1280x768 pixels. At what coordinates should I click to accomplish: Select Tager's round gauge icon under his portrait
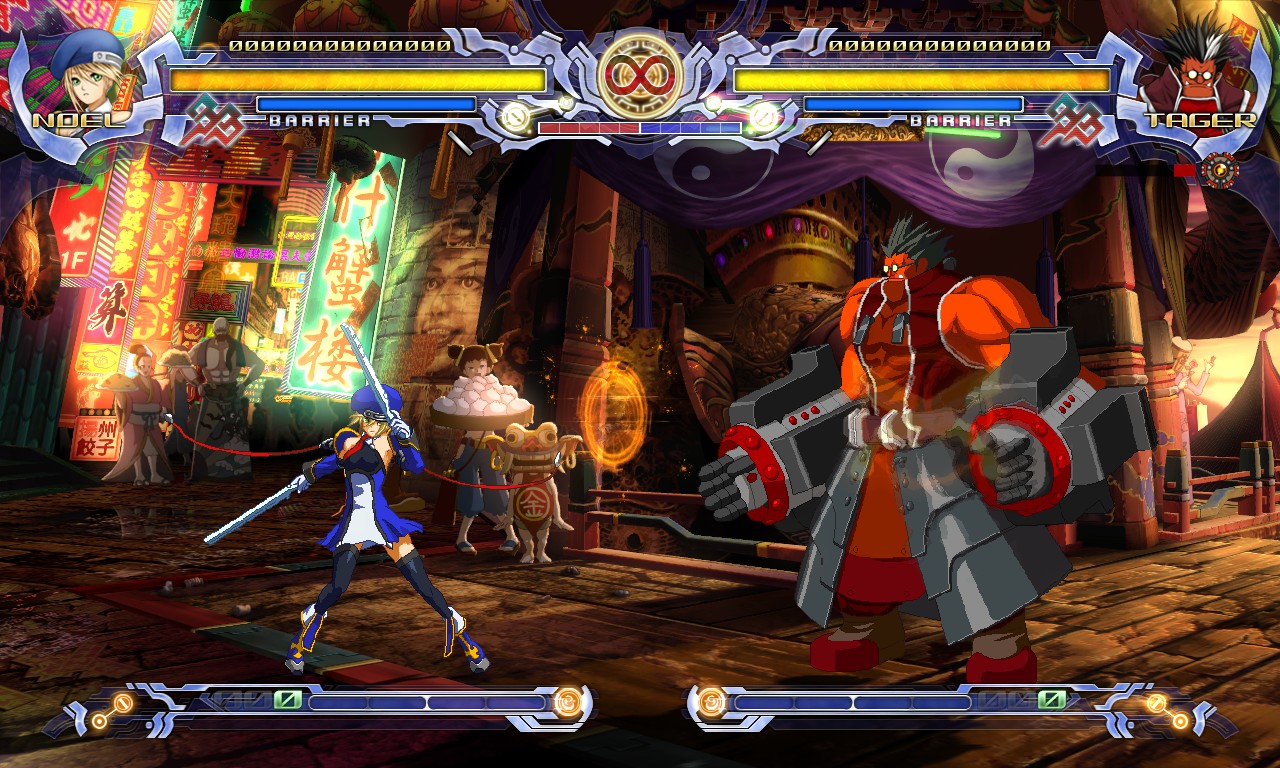1220,171
